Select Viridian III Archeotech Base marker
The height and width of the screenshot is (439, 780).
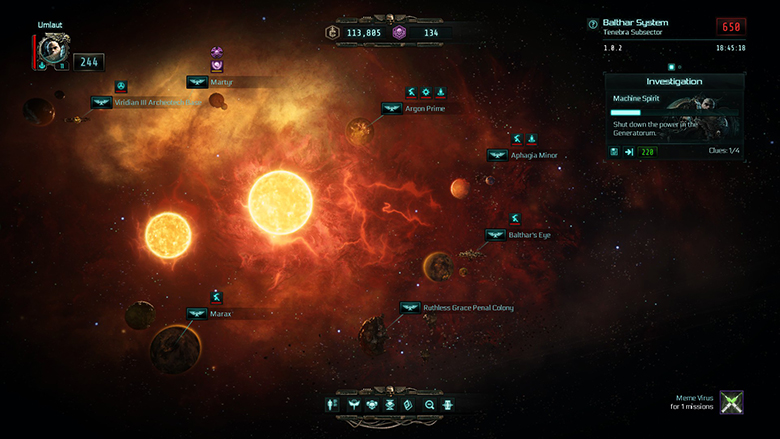coord(101,102)
